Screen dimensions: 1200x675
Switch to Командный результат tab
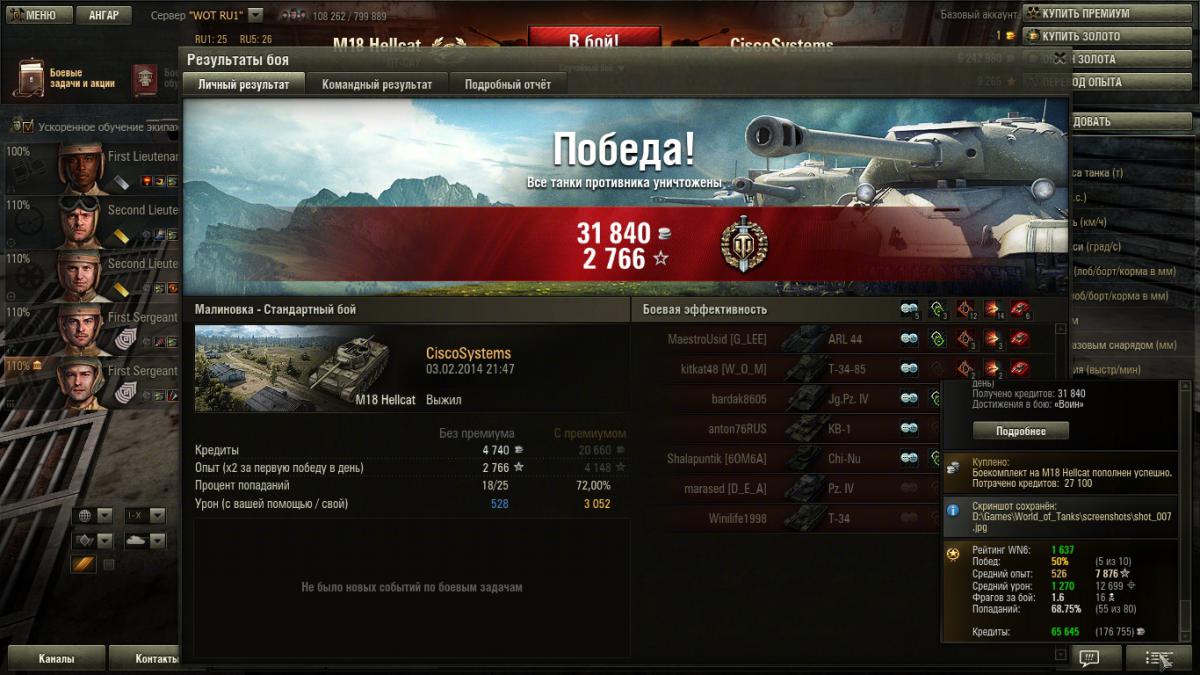pyautogui.click(x=377, y=85)
